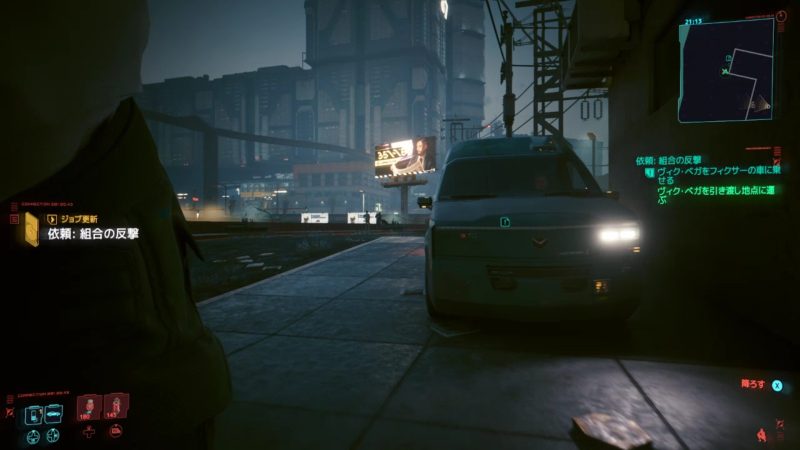
Task: Select the phone icon in the HUD
Action: pyautogui.click(x=33, y=413)
